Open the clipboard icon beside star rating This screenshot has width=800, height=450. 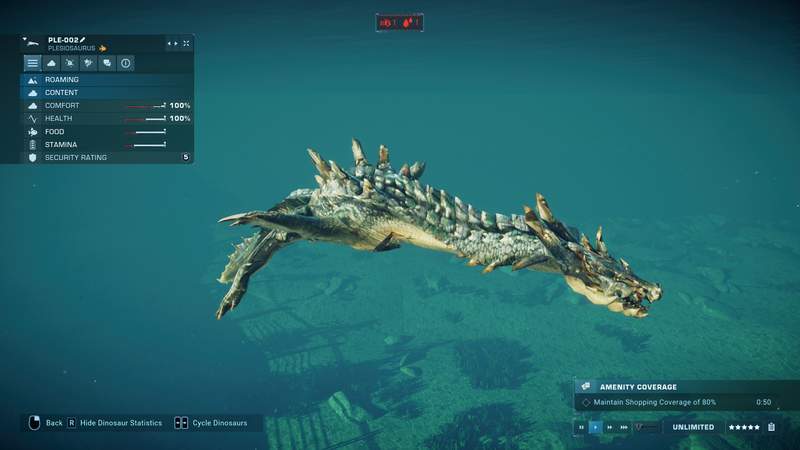point(771,427)
